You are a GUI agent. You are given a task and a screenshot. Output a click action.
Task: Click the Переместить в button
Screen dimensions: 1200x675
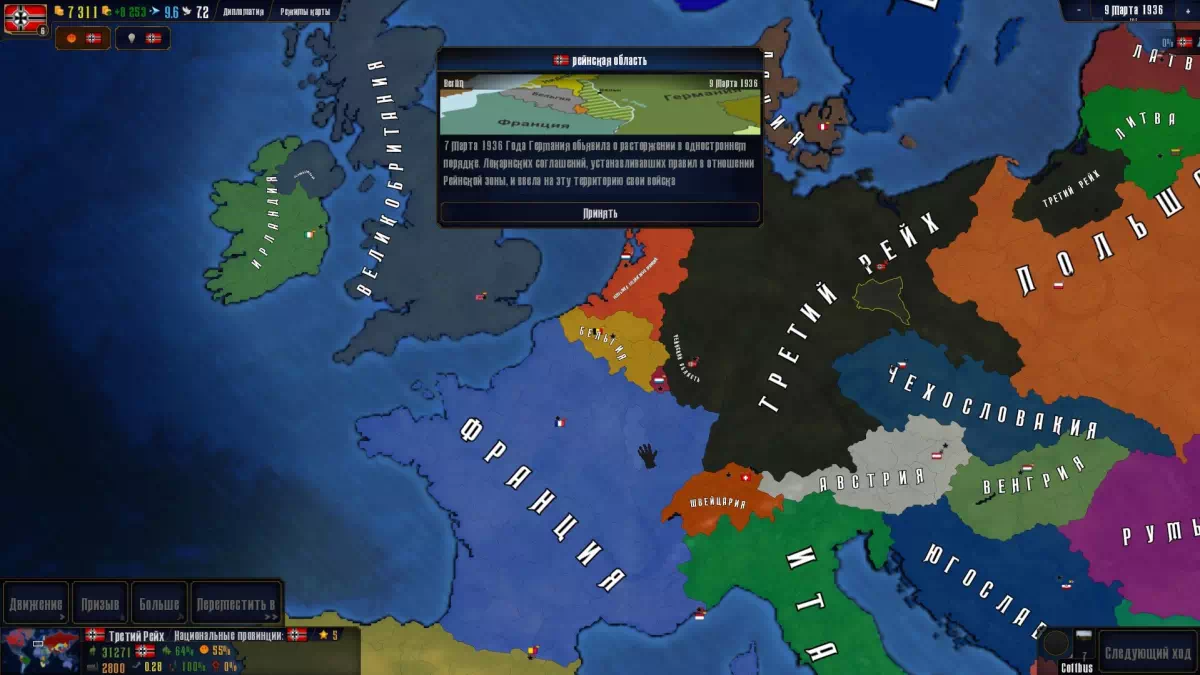(x=237, y=604)
